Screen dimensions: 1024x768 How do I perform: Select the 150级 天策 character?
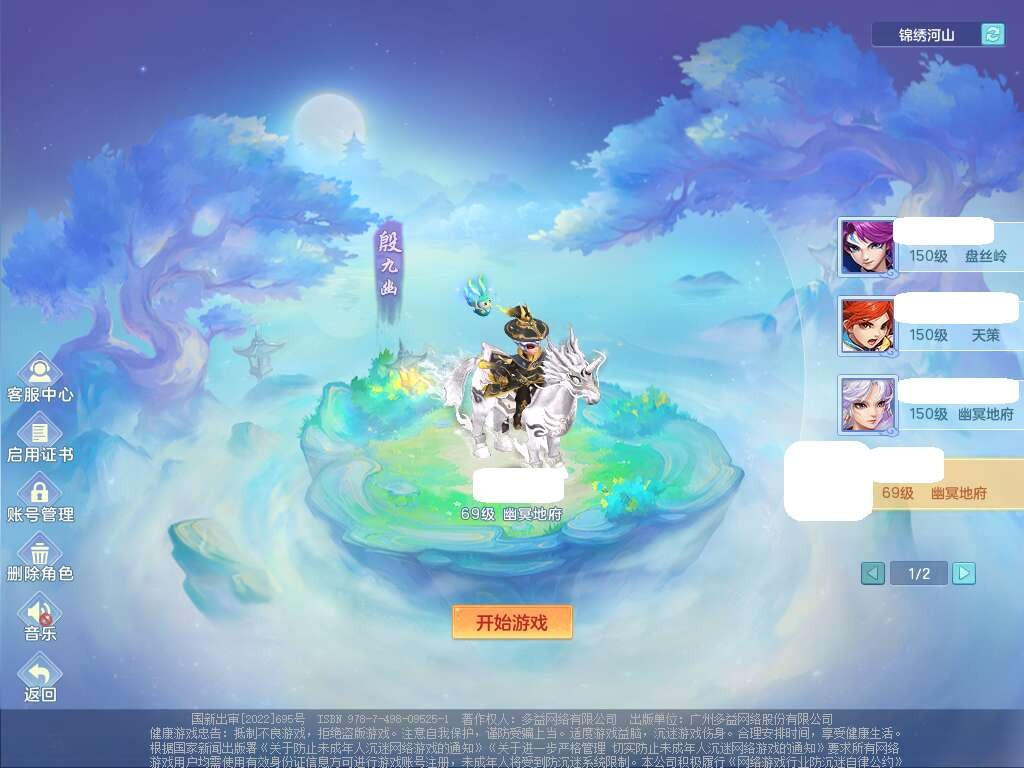click(930, 325)
